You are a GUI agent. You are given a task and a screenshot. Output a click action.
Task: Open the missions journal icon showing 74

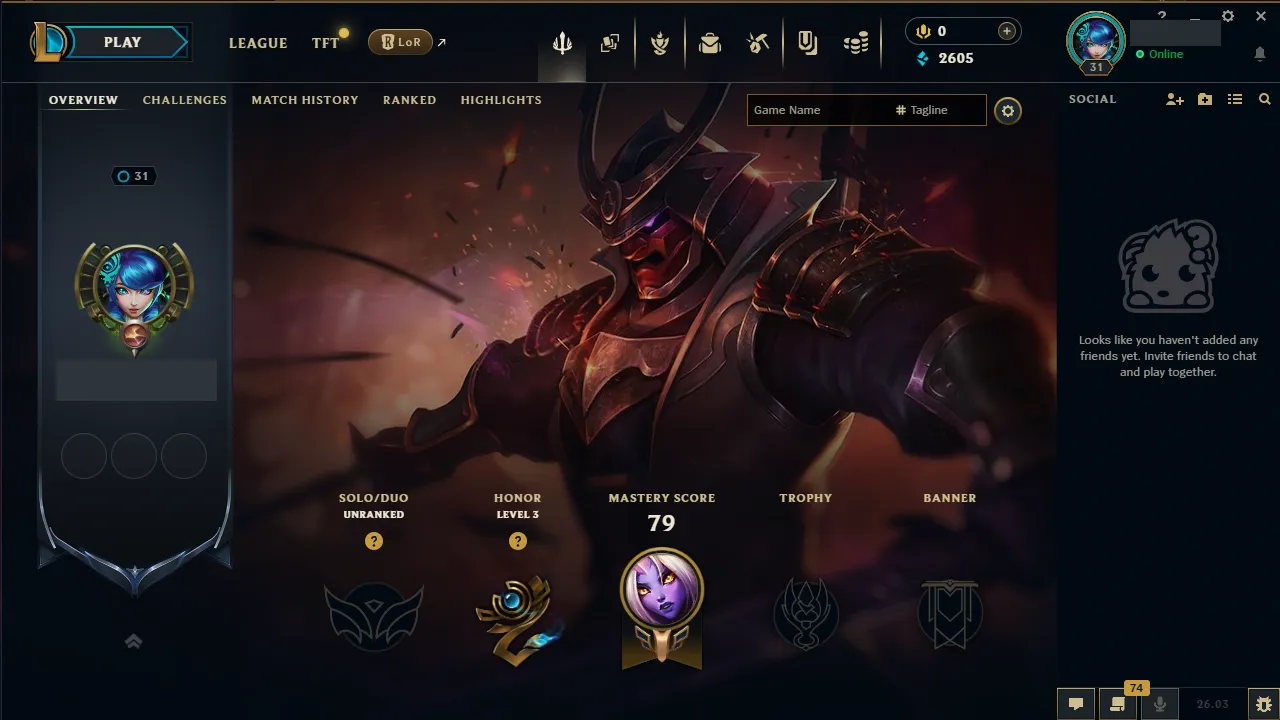click(1117, 704)
